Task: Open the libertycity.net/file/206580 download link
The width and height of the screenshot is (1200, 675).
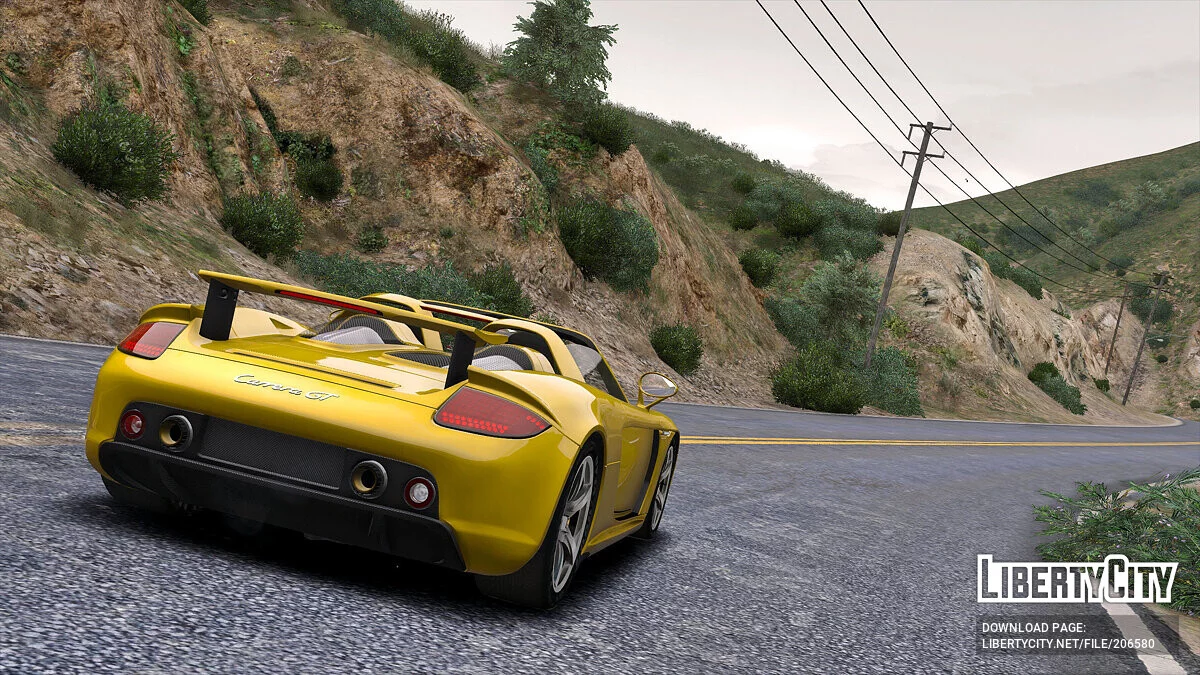Action: [1067, 645]
